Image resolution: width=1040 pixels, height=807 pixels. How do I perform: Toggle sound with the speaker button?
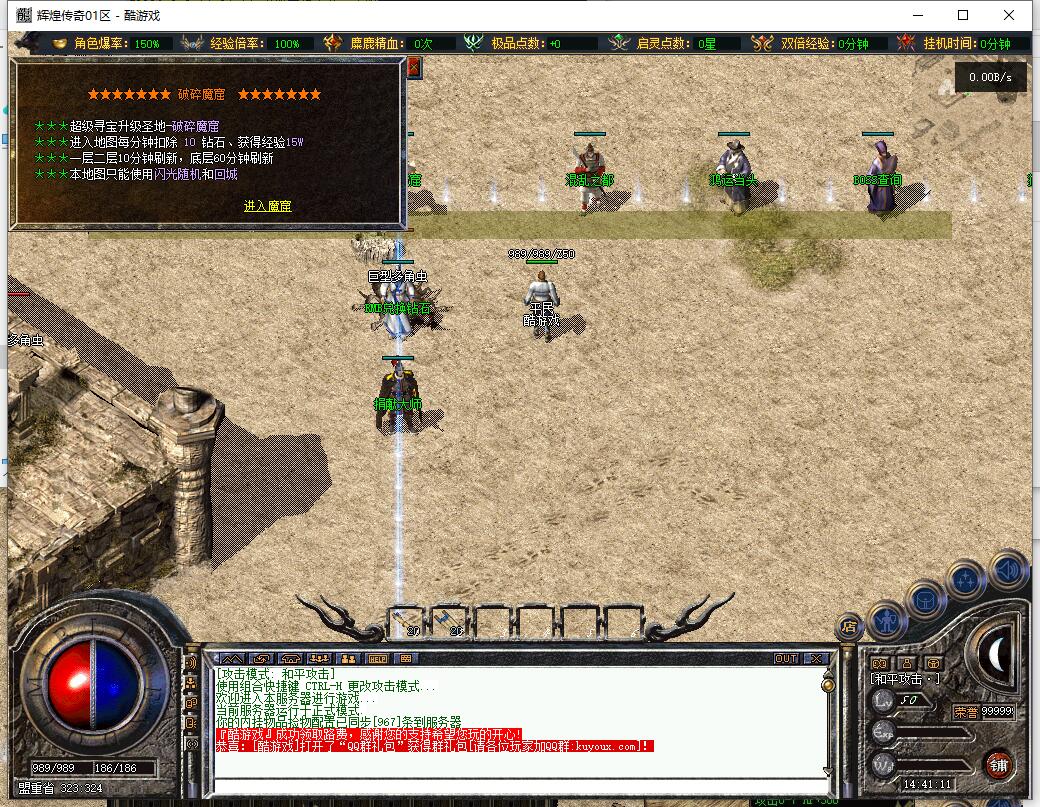coord(1008,570)
